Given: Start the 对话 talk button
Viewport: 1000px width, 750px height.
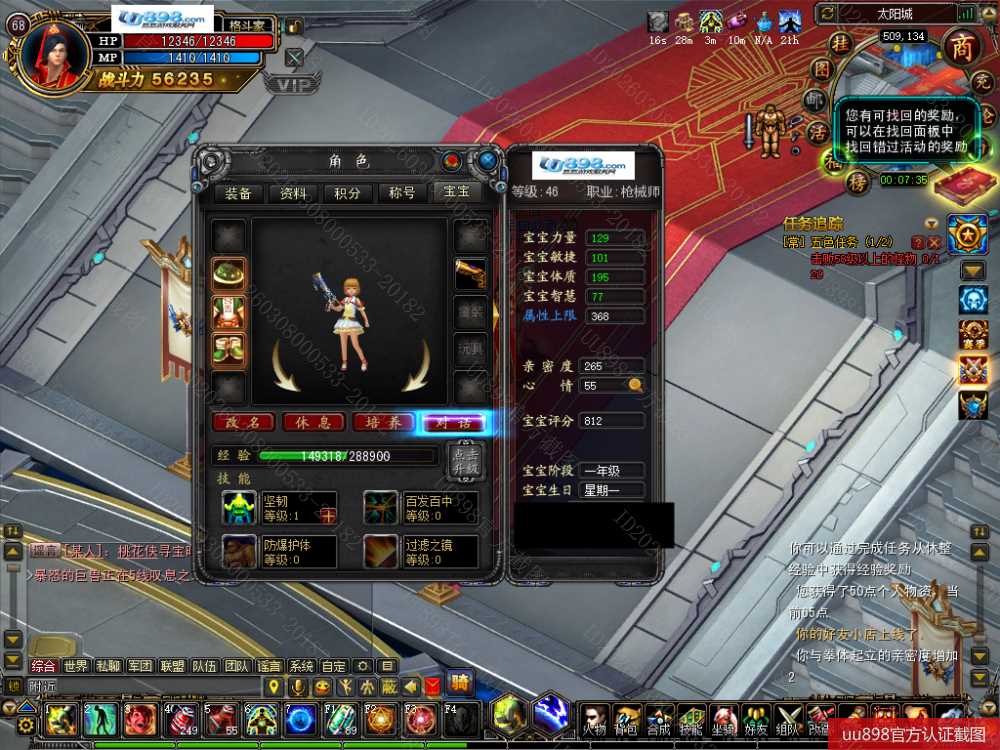Looking at the screenshot, I should point(453,423).
